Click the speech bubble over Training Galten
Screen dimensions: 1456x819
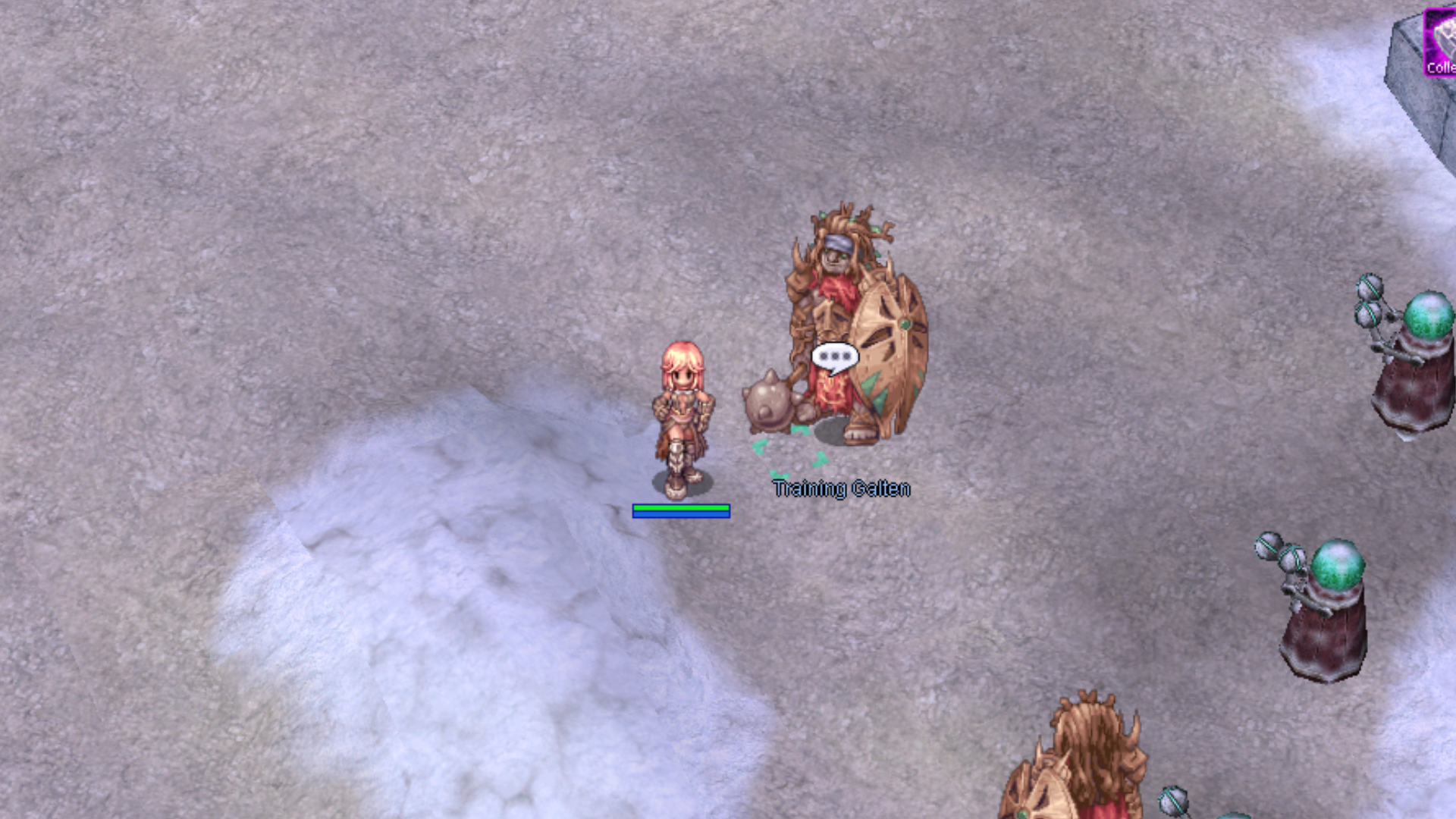pyautogui.click(x=835, y=357)
